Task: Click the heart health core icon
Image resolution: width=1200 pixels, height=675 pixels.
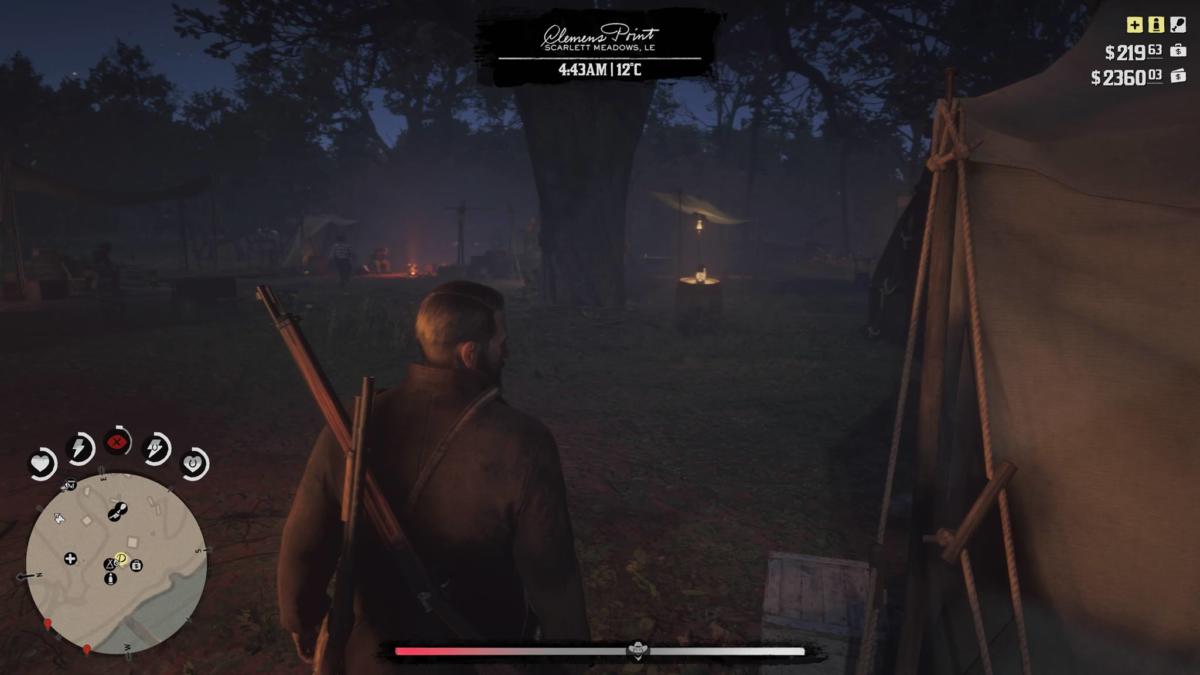Action: click(42, 463)
